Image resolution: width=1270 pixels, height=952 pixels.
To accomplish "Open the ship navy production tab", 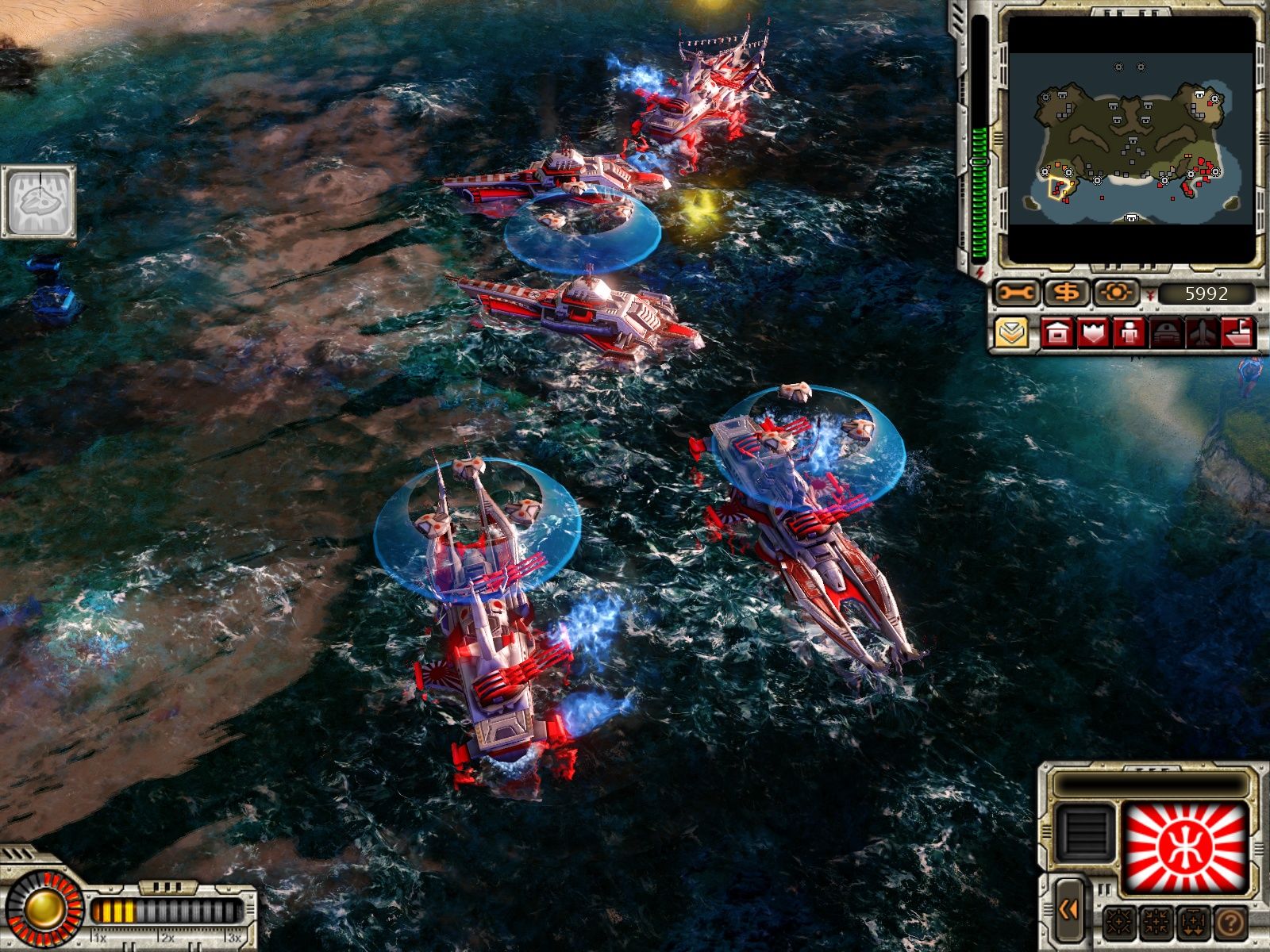I will click(1237, 332).
